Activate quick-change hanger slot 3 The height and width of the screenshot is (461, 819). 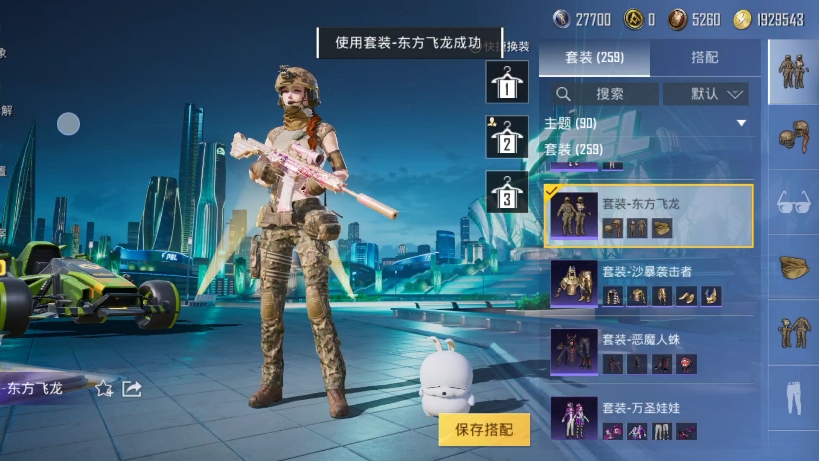[x=507, y=192]
